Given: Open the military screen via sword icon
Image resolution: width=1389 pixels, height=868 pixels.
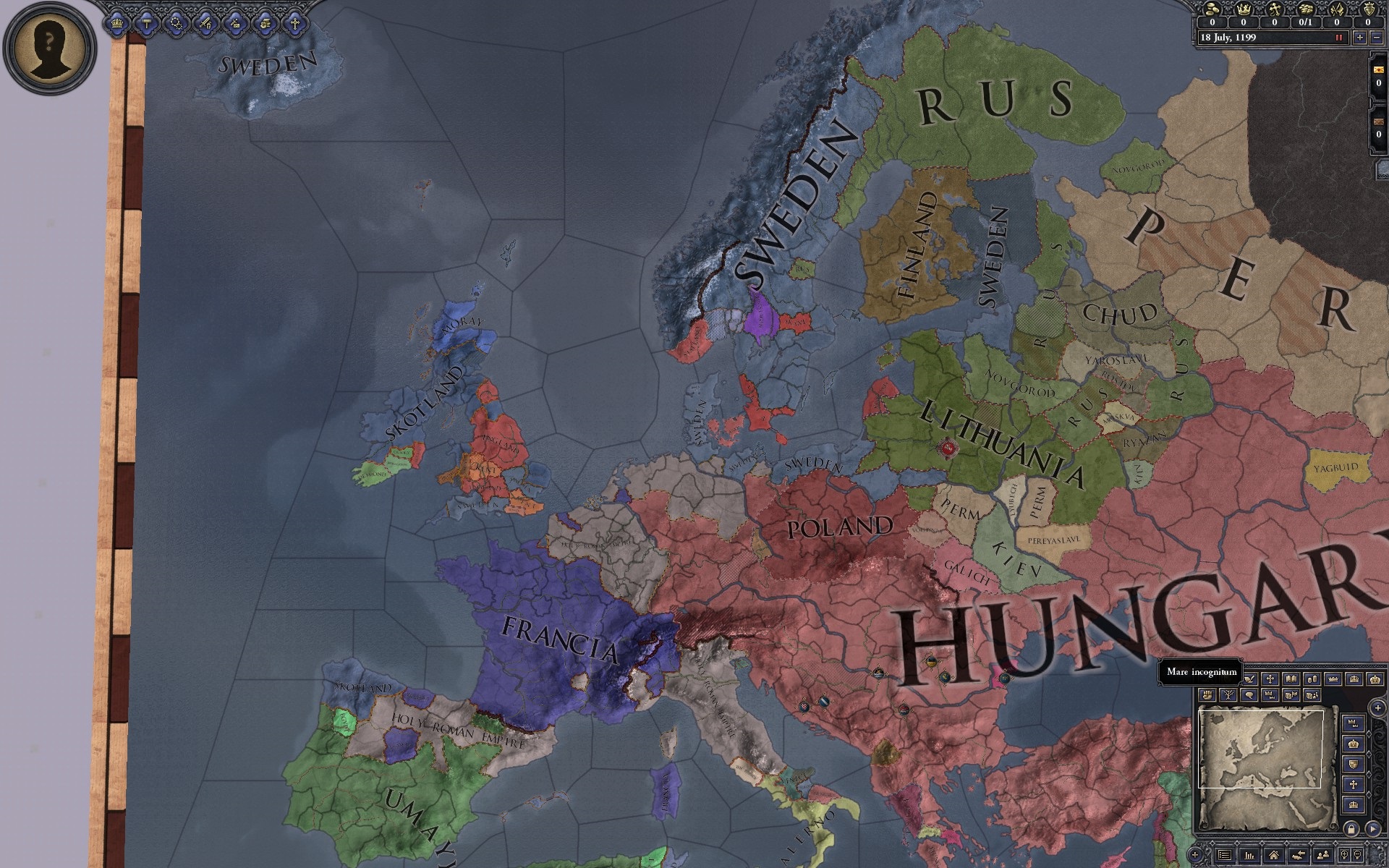Looking at the screenshot, I should tap(207, 24).
